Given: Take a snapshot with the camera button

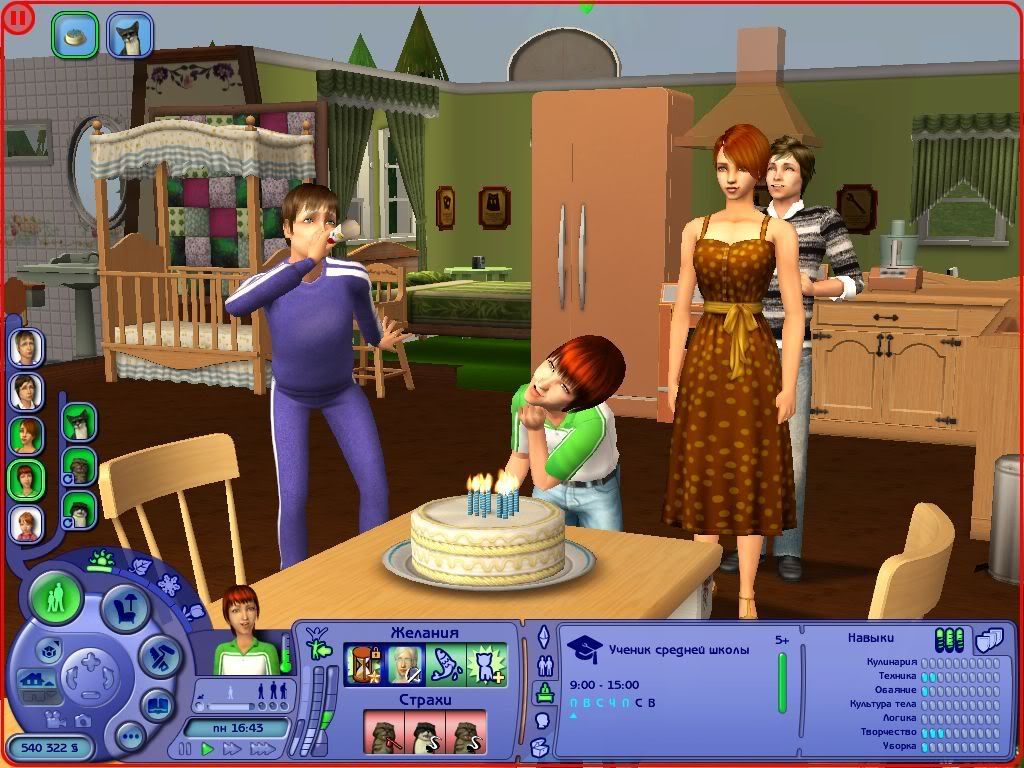Looking at the screenshot, I should 83,719.
